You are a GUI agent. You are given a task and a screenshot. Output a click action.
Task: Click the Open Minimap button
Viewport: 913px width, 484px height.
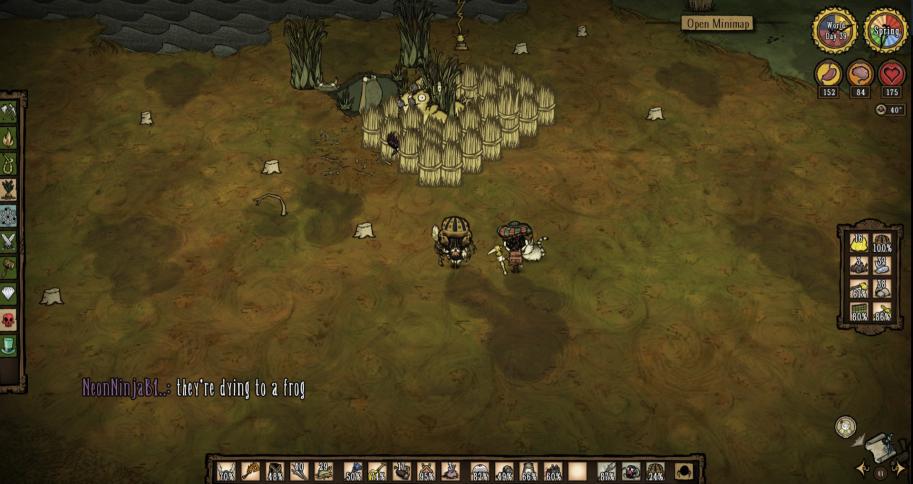click(718, 23)
